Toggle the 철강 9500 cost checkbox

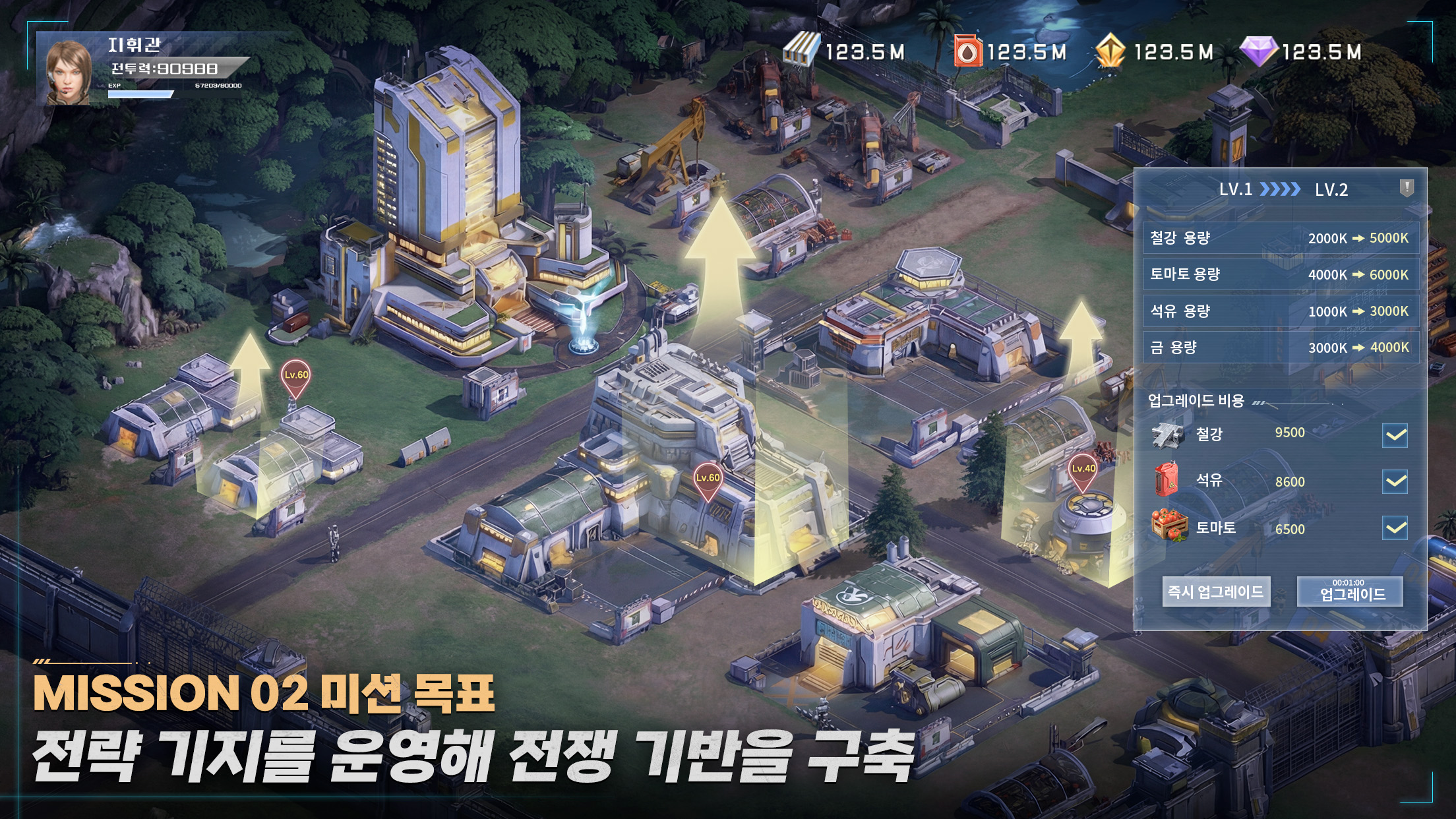click(x=1394, y=433)
